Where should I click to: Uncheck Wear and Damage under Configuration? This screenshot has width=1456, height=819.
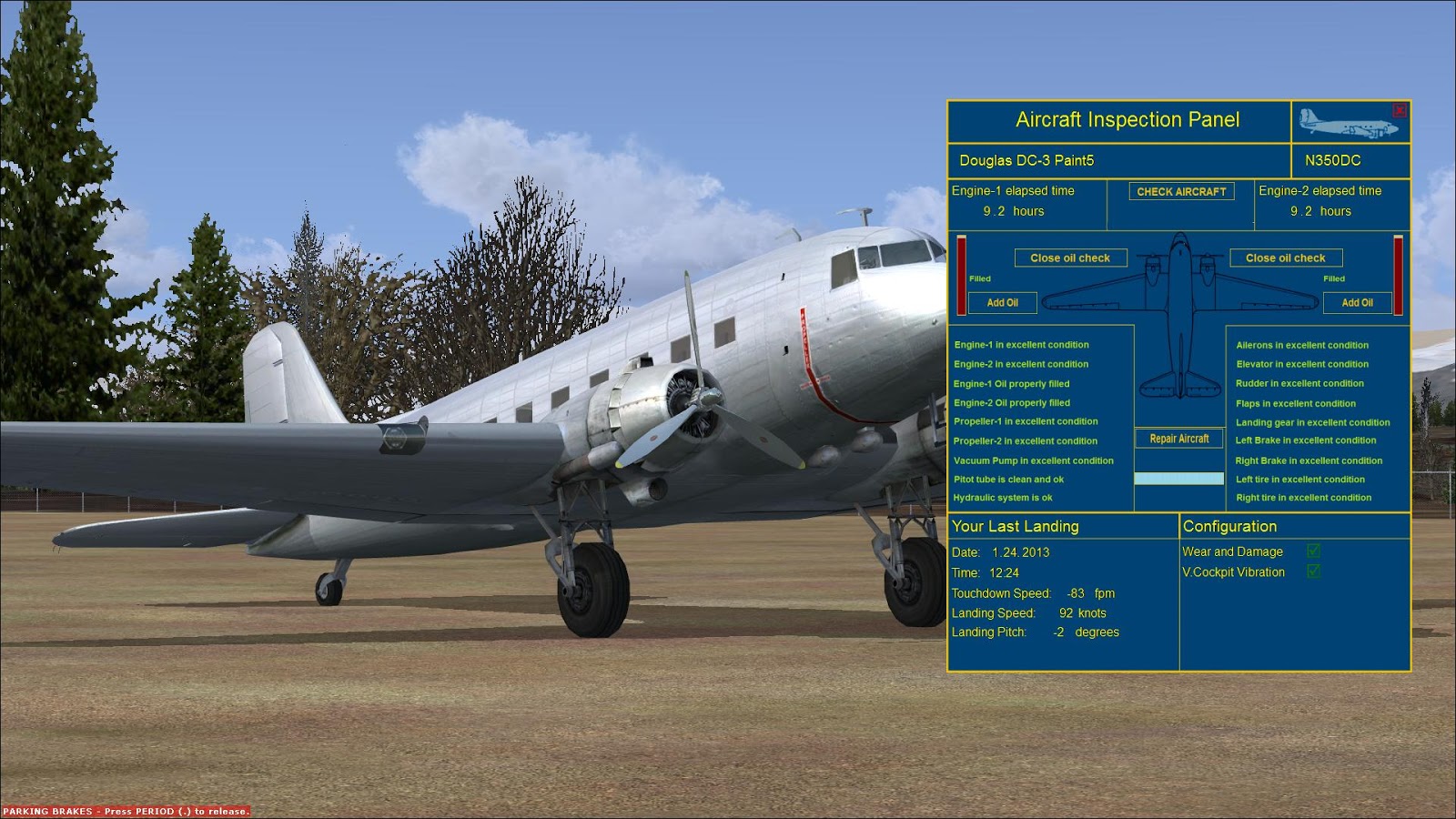click(x=1315, y=551)
